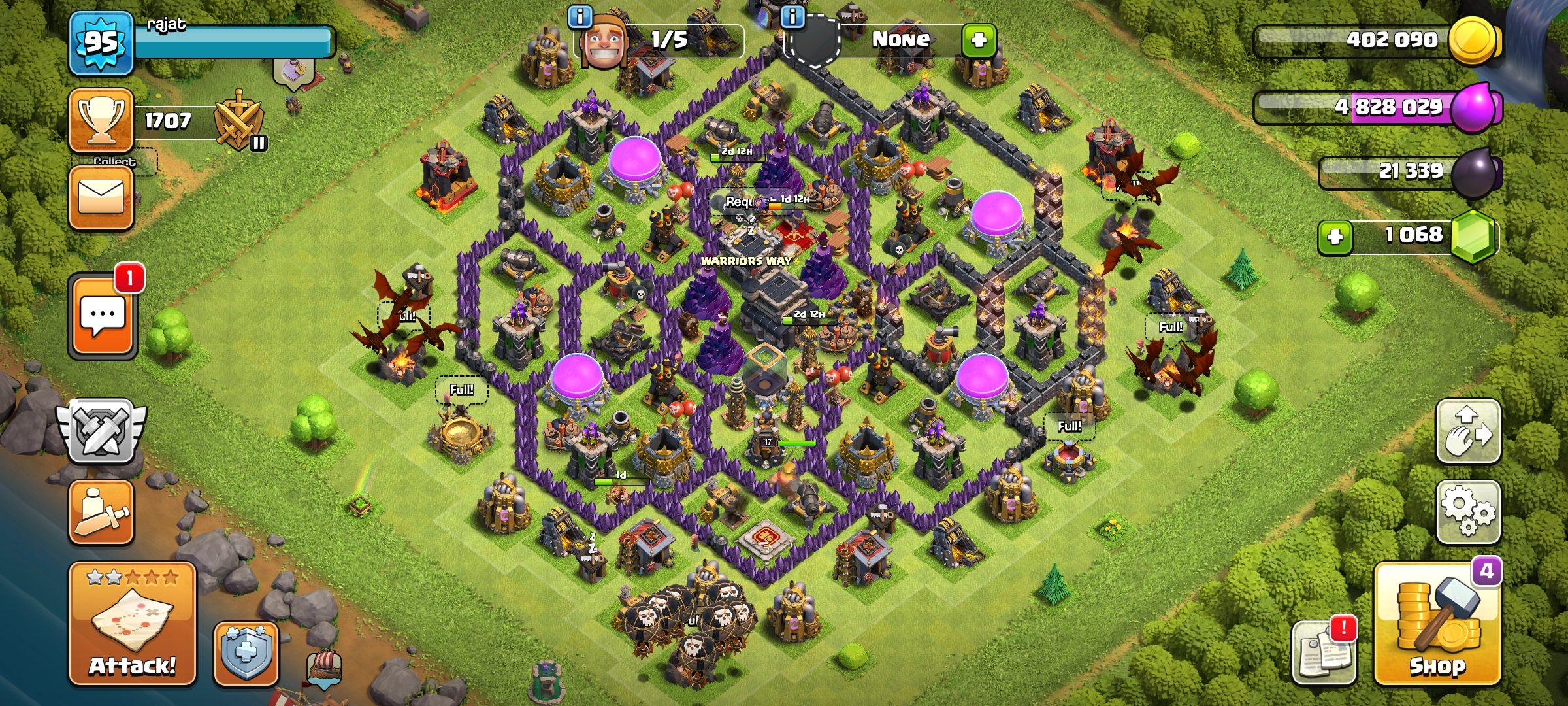Open the crossed-swords clan war button
Viewport: 1568px width, 706px height.
[101, 431]
